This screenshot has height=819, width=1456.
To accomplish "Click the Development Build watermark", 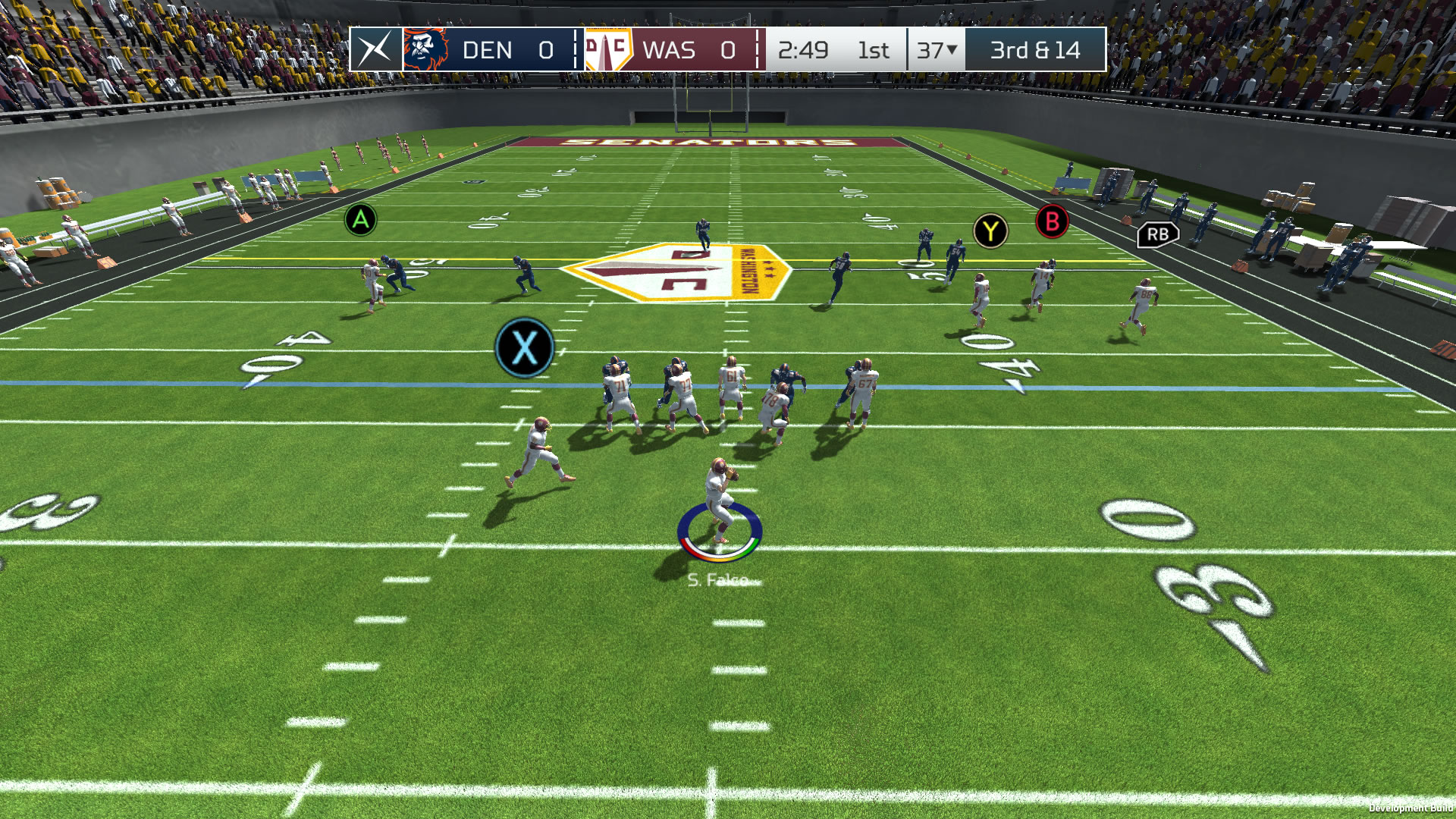I will pyautogui.click(x=1410, y=809).
